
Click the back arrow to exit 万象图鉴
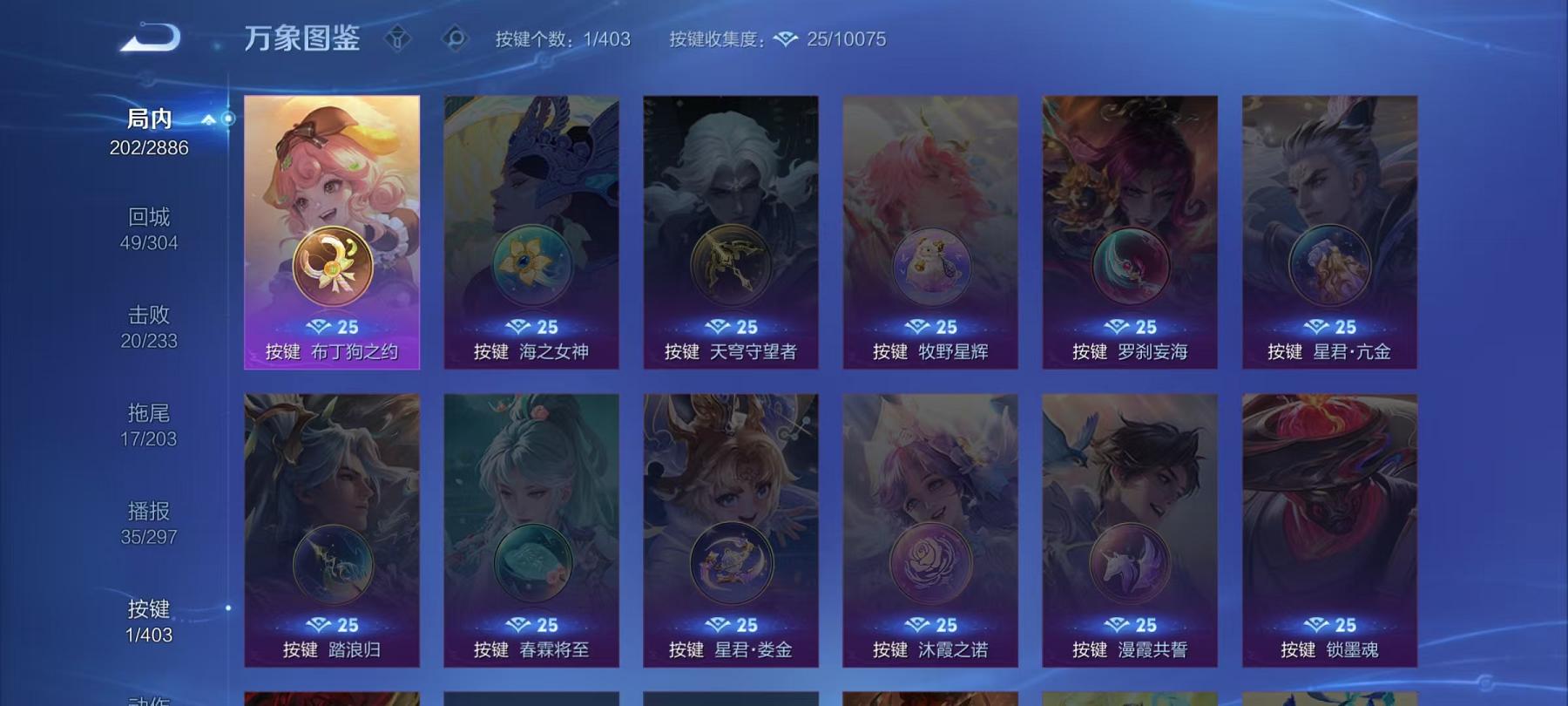click(x=151, y=38)
